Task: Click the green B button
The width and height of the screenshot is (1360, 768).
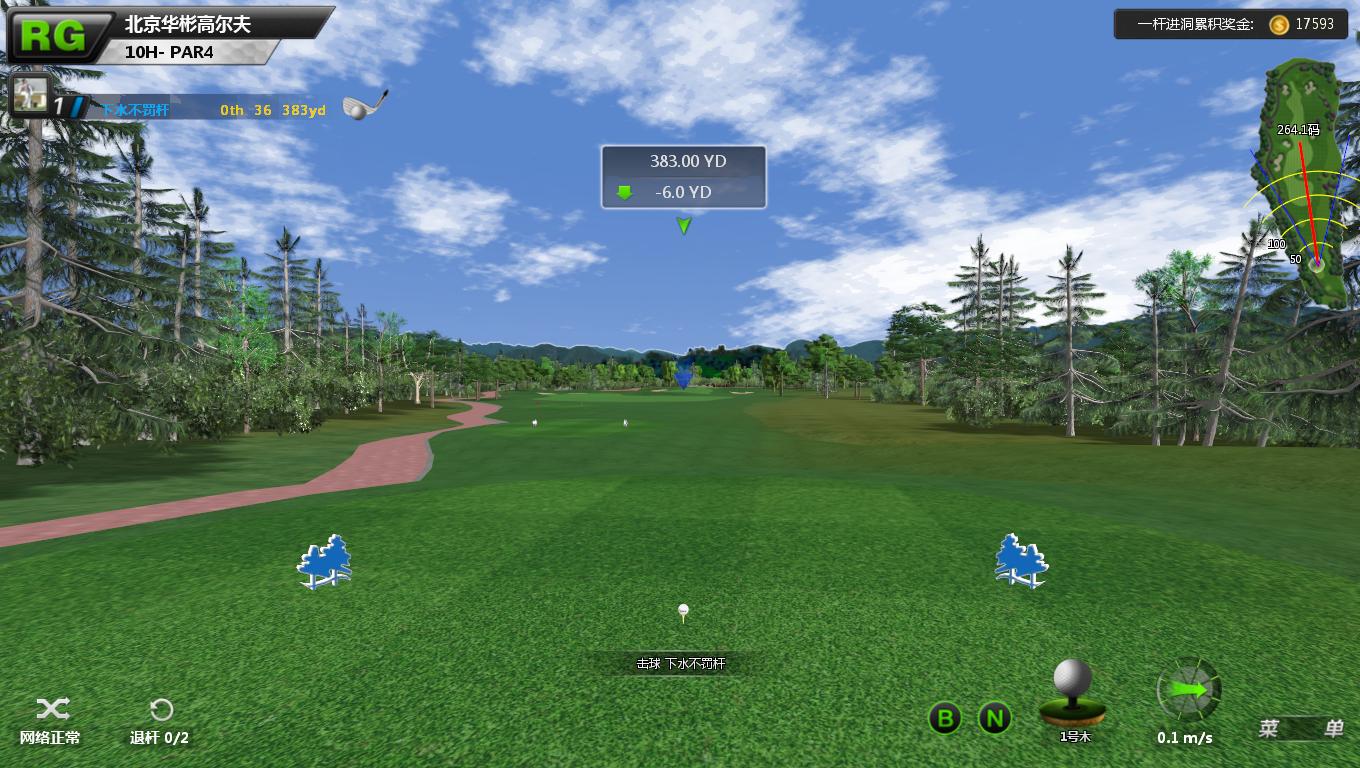Action: tap(945, 718)
